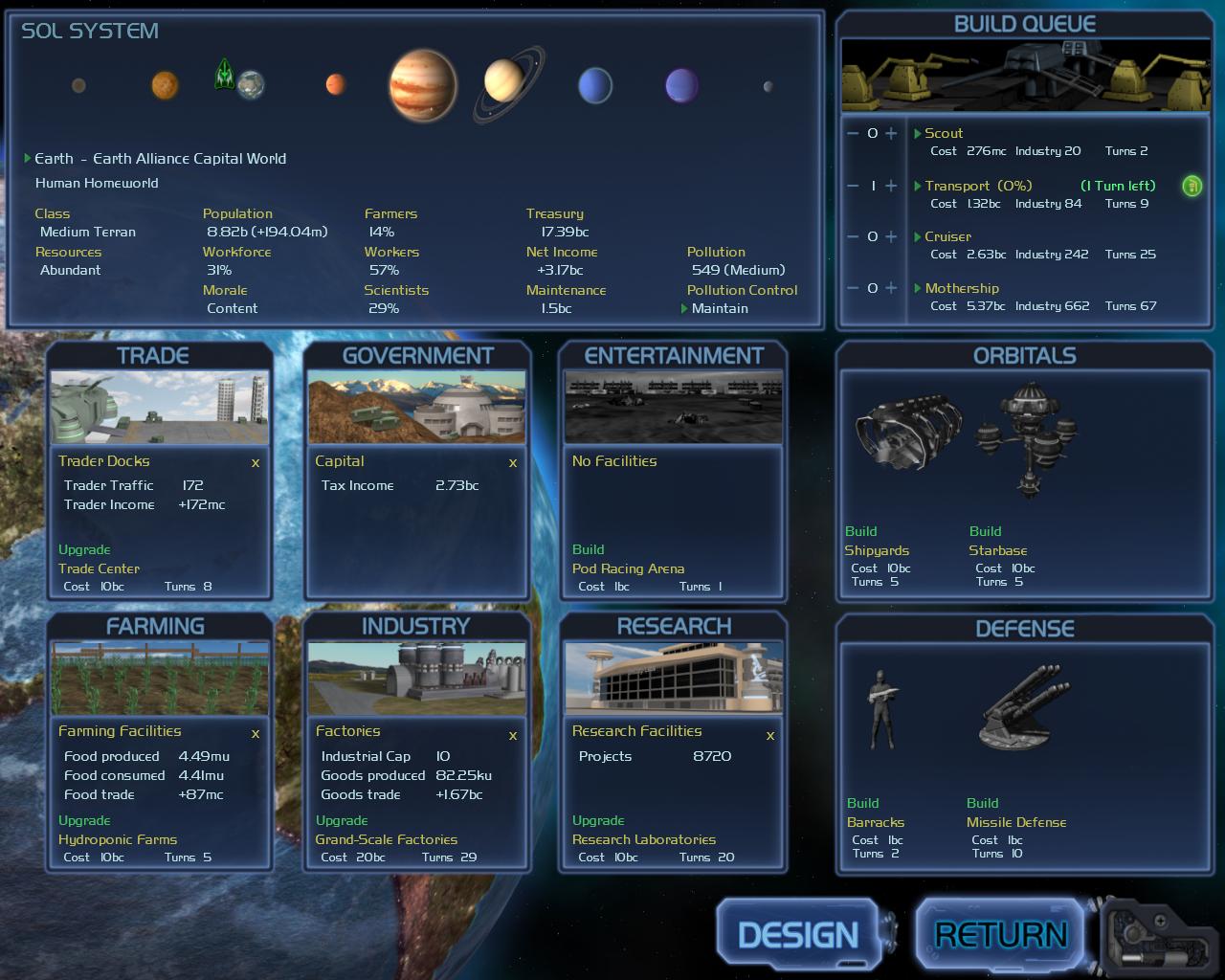The width and height of the screenshot is (1225, 980).
Task: Click the green icon beside Transport
Action: pyautogui.click(x=1192, y=186)
